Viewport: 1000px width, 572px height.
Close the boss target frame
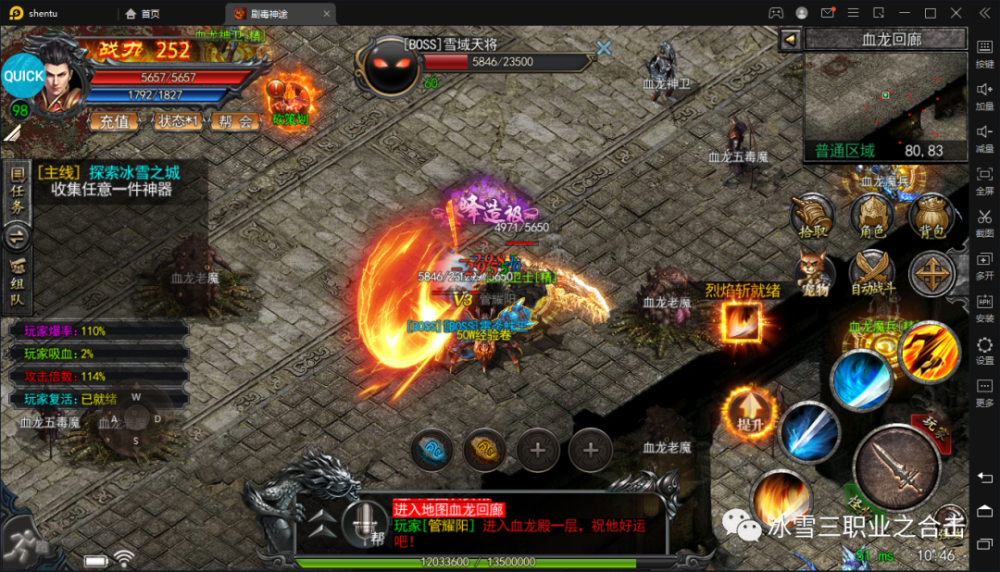(604, 47)
